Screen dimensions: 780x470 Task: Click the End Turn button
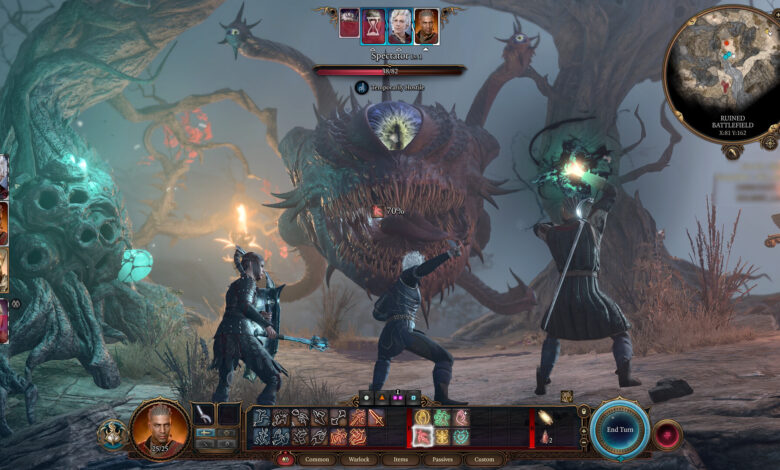tap(620, 430)
